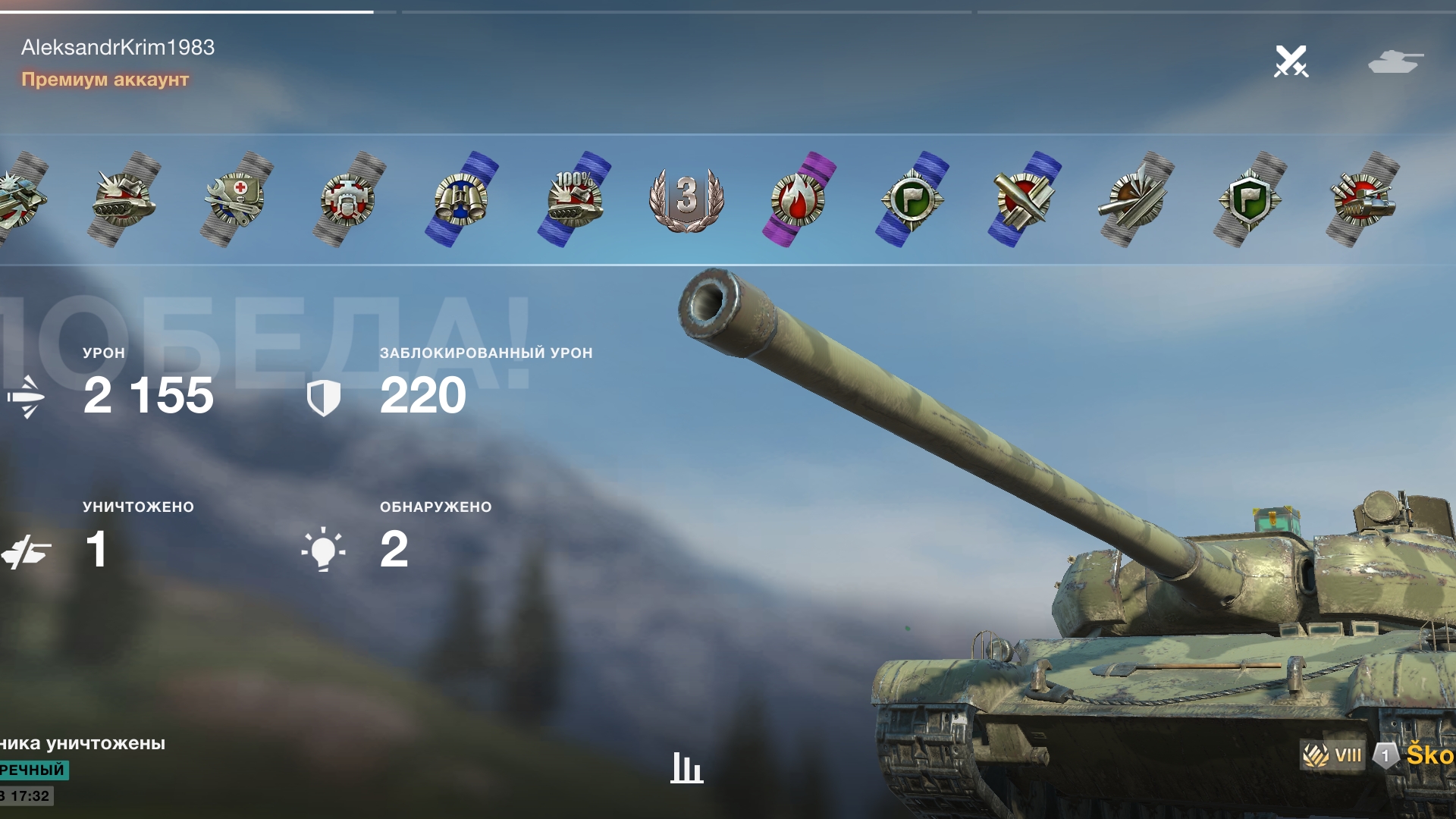Open the tank silhouette tab
This screenshot has width=1456, height=819.
click(1395, 61)
